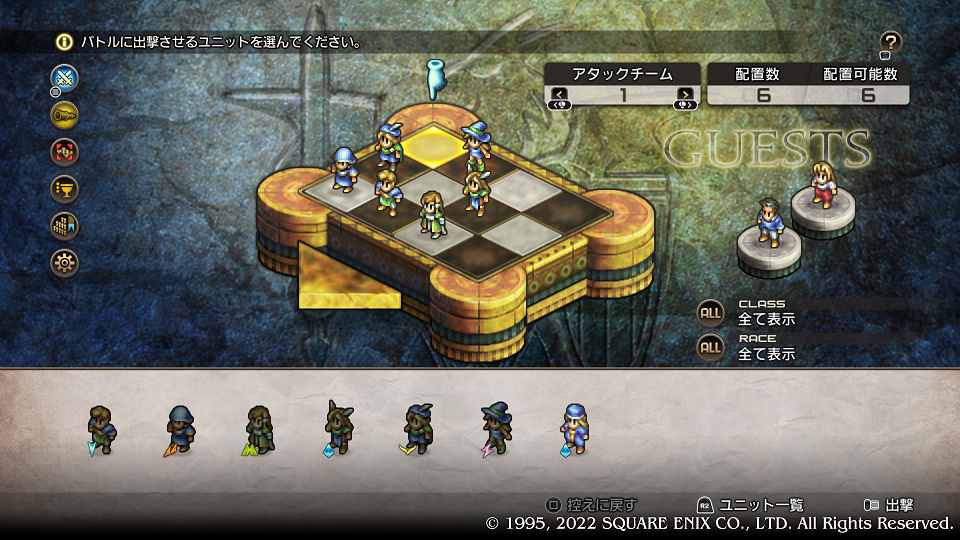This screenshot has width=960, height=540.
Task: Choose the reserve unit with yellow wind emblem
Action: [417, 428]
